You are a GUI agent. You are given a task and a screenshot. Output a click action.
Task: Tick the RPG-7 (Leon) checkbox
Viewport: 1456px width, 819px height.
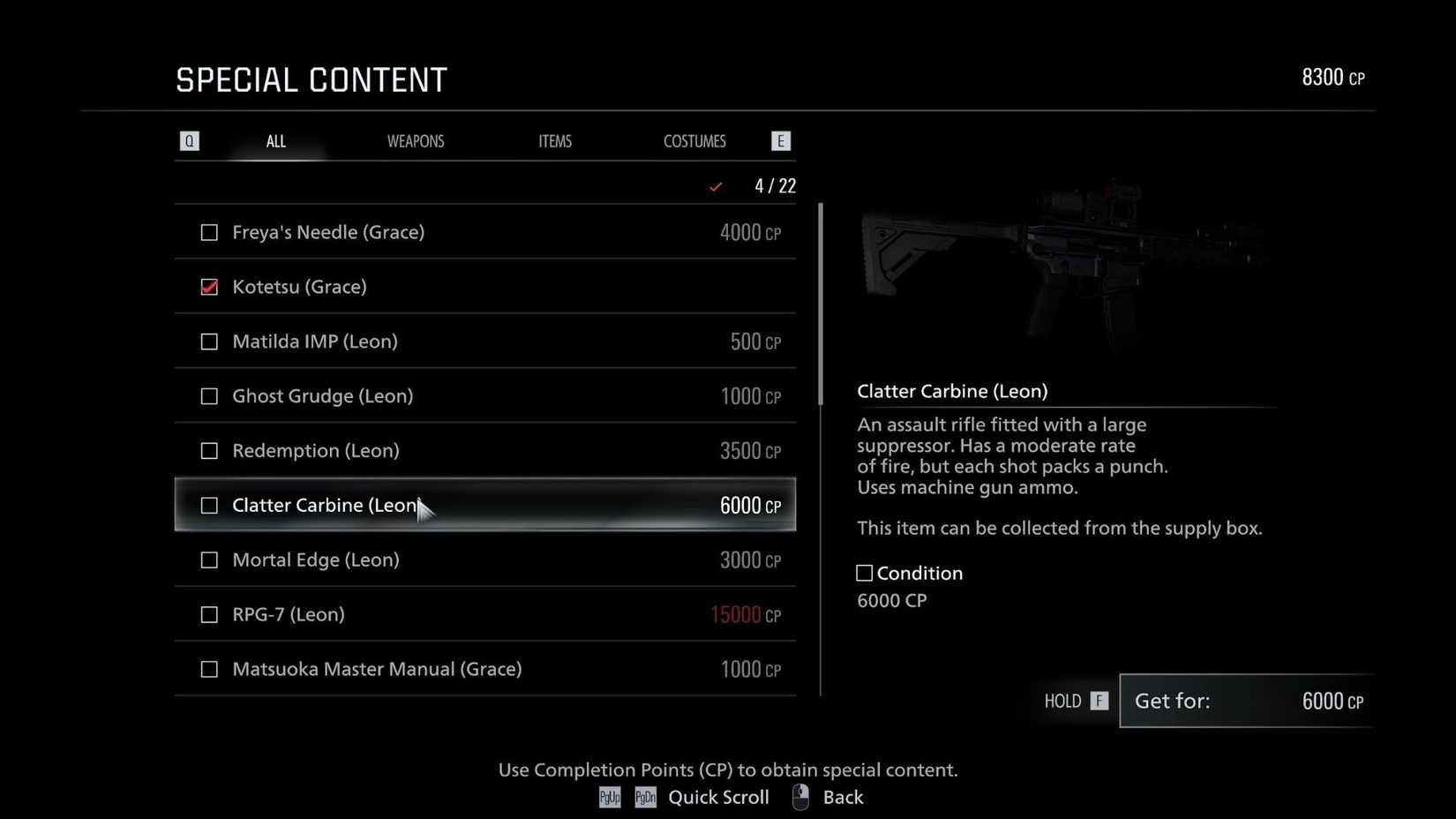(209, 614)
